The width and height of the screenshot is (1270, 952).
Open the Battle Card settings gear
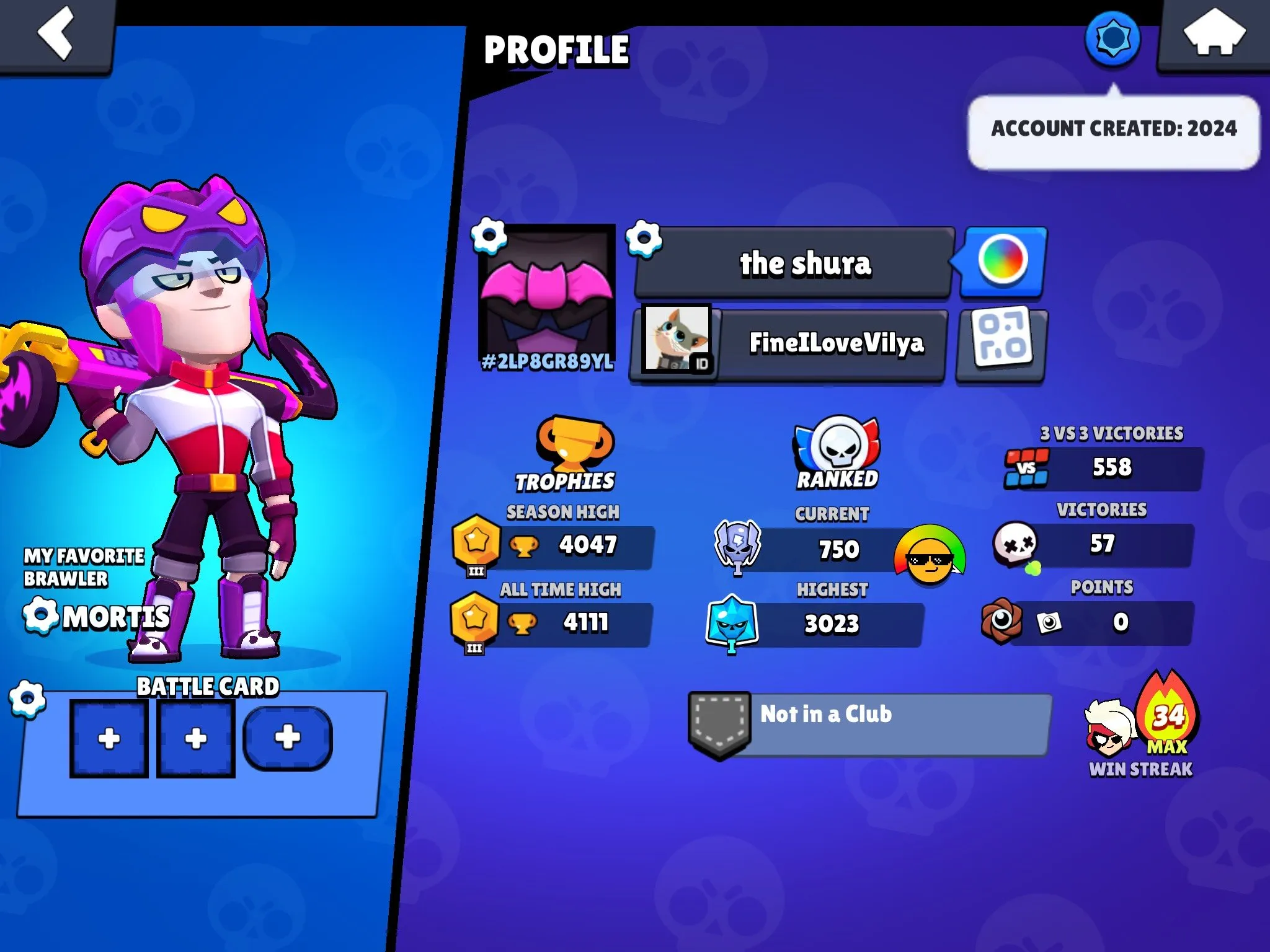tap(27, 699)
